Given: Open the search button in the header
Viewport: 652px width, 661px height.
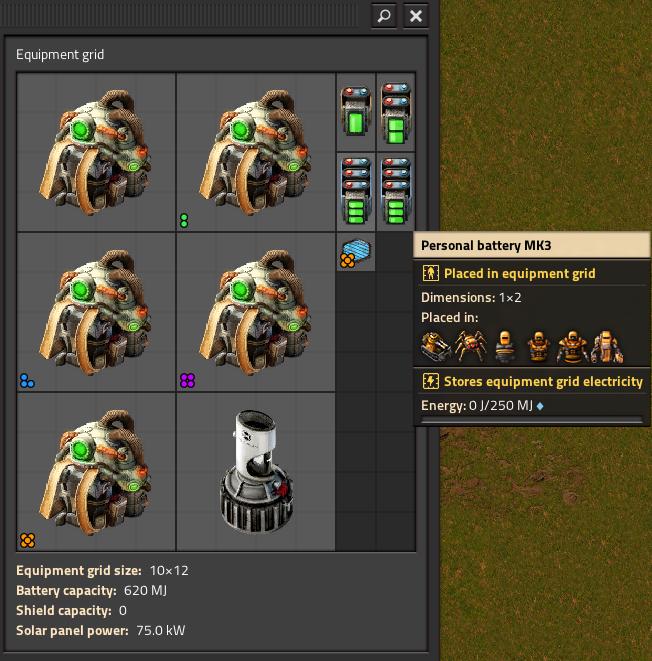Looking at the screenshot, I should (384, 16).
